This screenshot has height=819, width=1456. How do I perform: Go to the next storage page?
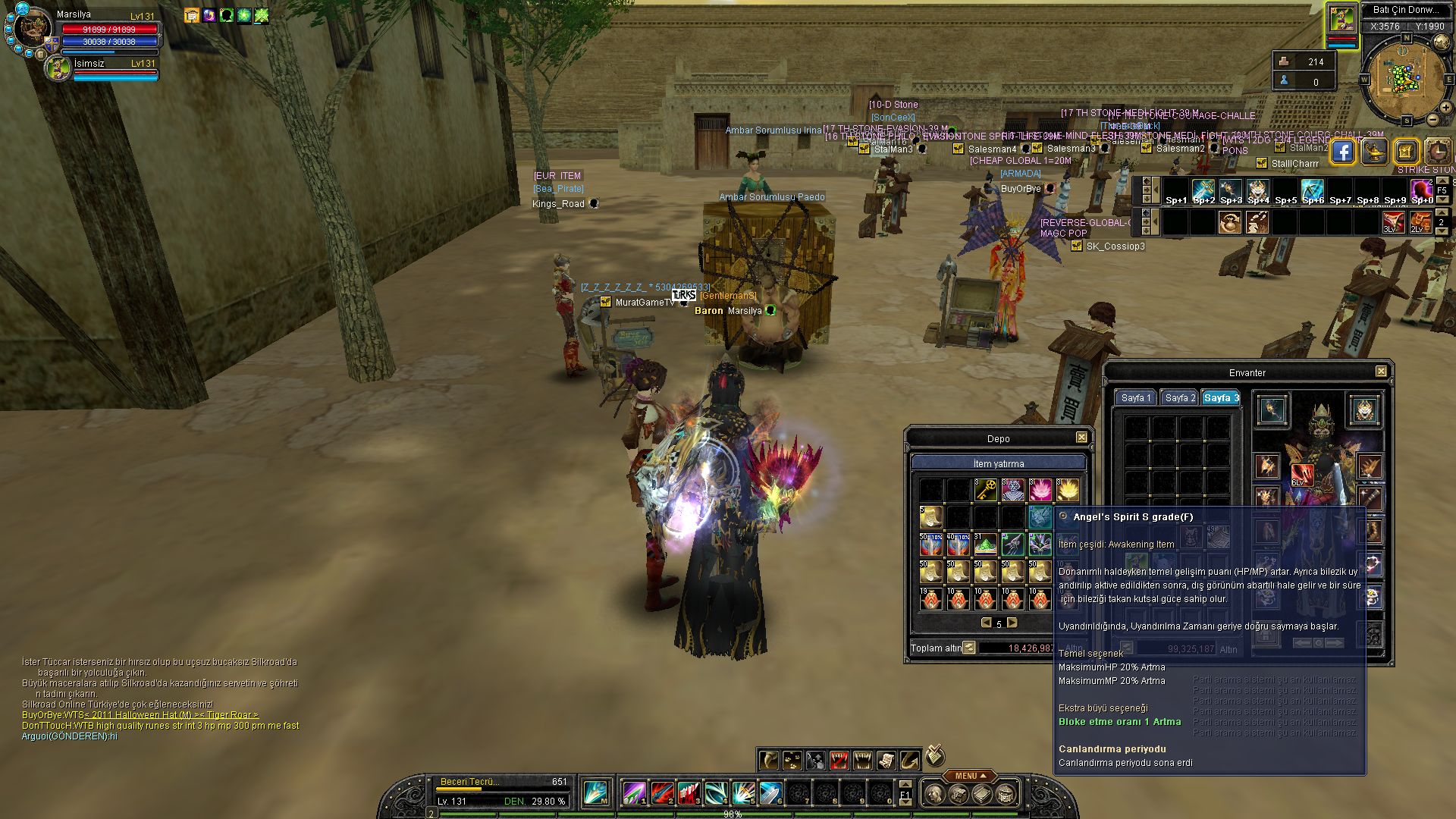[1012, 623]
